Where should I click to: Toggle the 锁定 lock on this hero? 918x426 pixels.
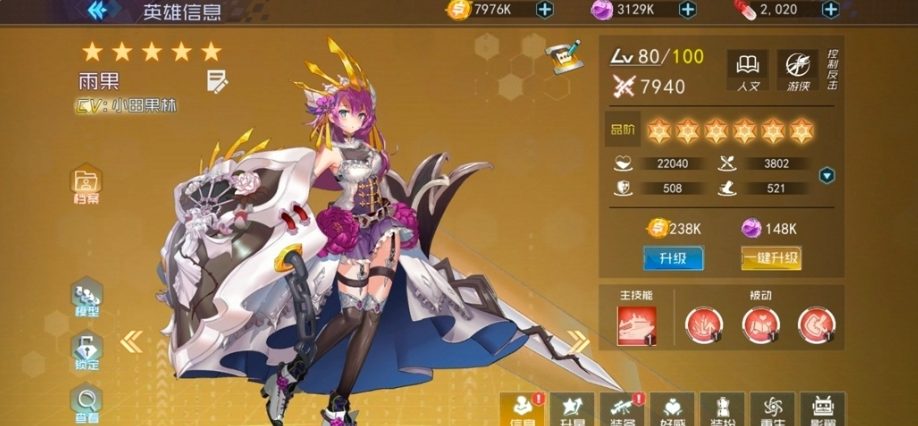tap(87, 350)
